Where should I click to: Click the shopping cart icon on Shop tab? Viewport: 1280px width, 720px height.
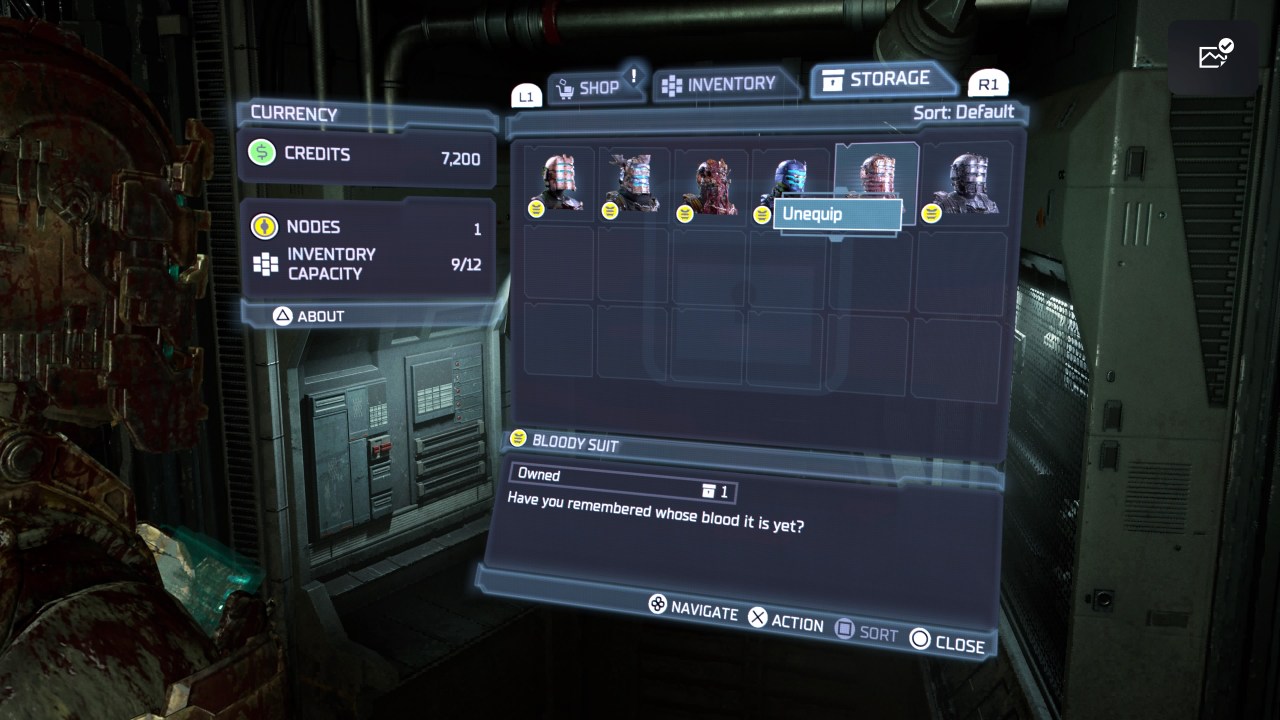[x=563, y=86]
